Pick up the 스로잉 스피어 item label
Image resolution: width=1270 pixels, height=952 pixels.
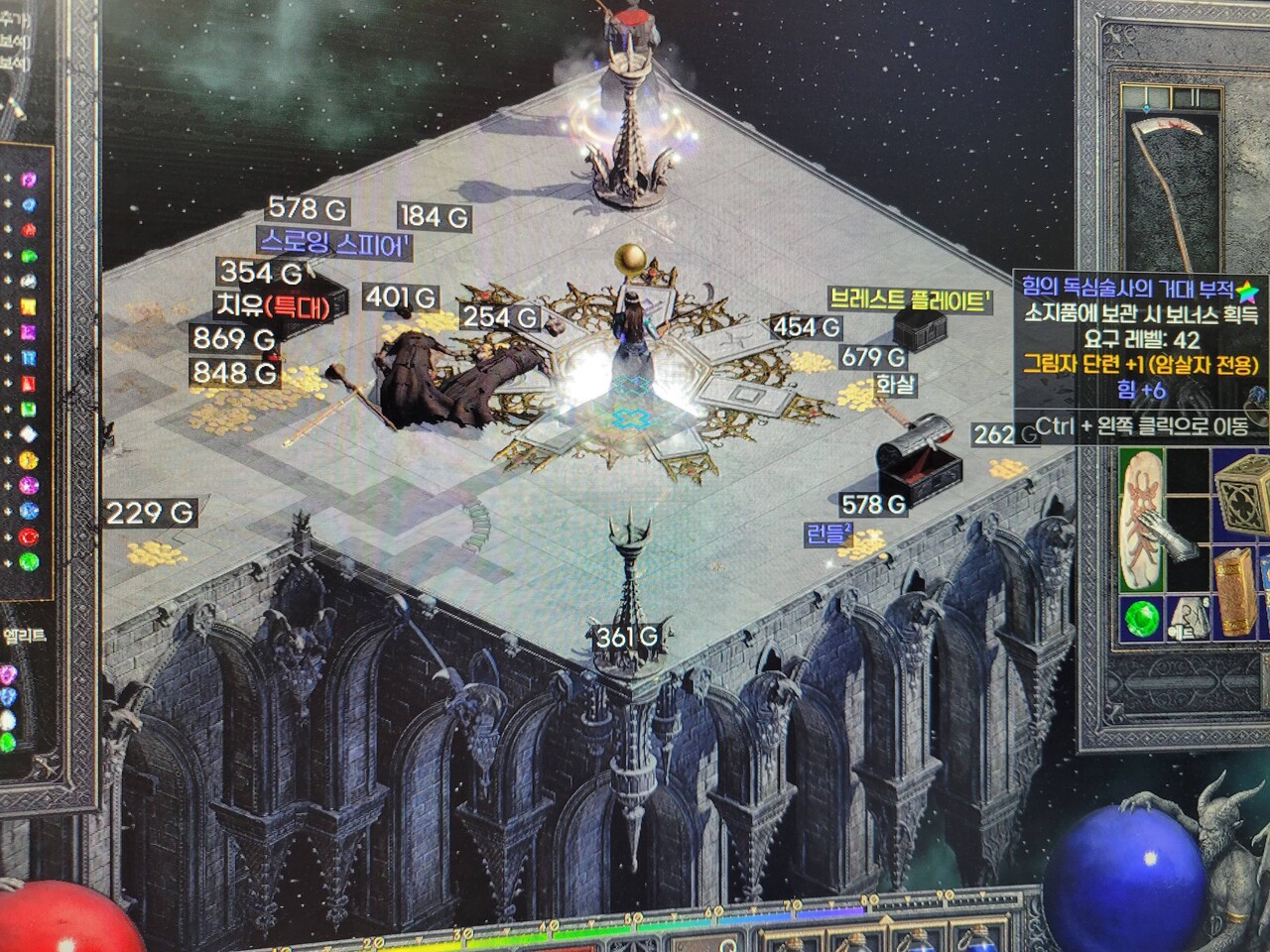click(334, 243)
